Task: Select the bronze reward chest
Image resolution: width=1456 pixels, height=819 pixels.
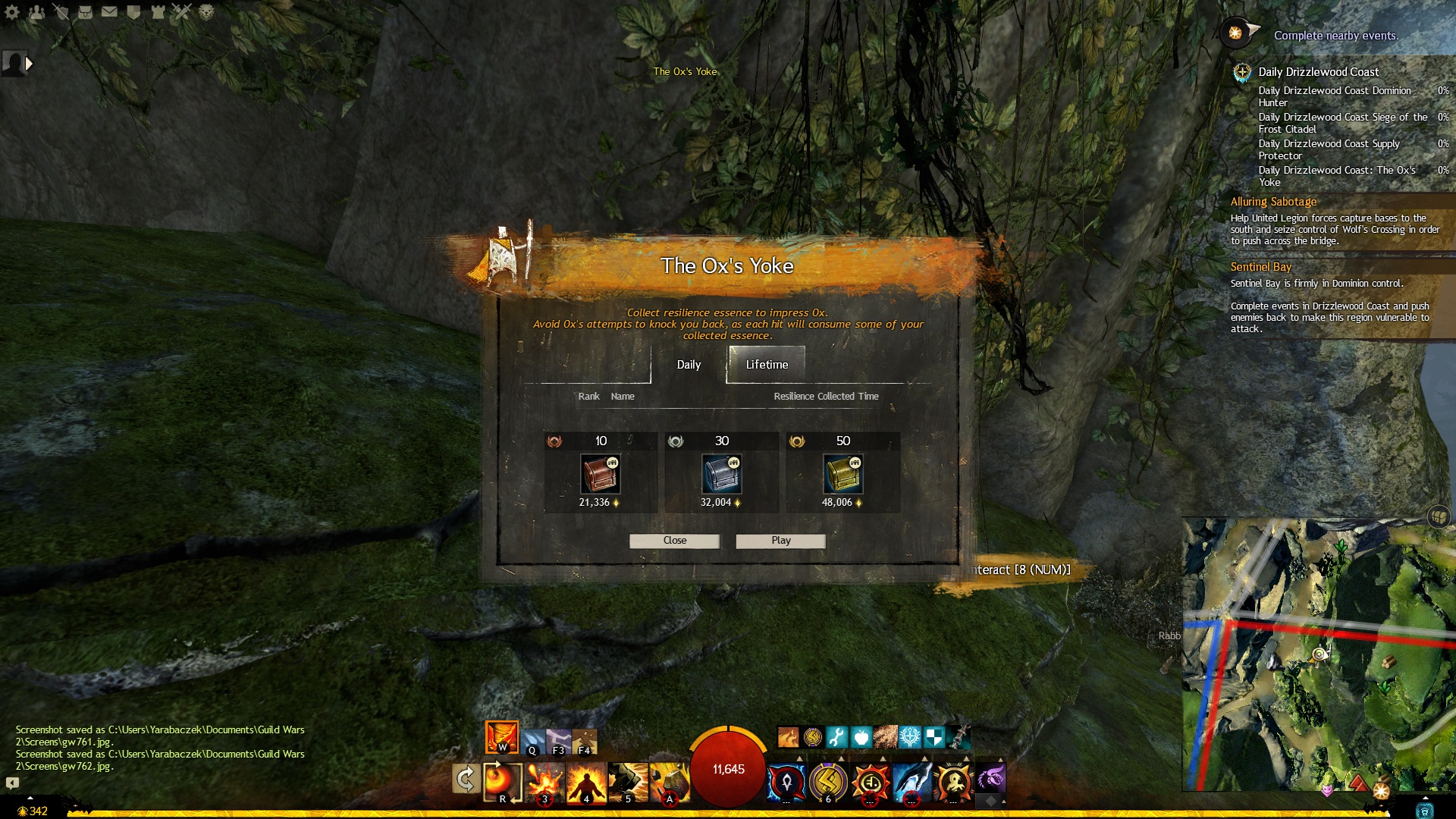Action: tap(601, 474)
